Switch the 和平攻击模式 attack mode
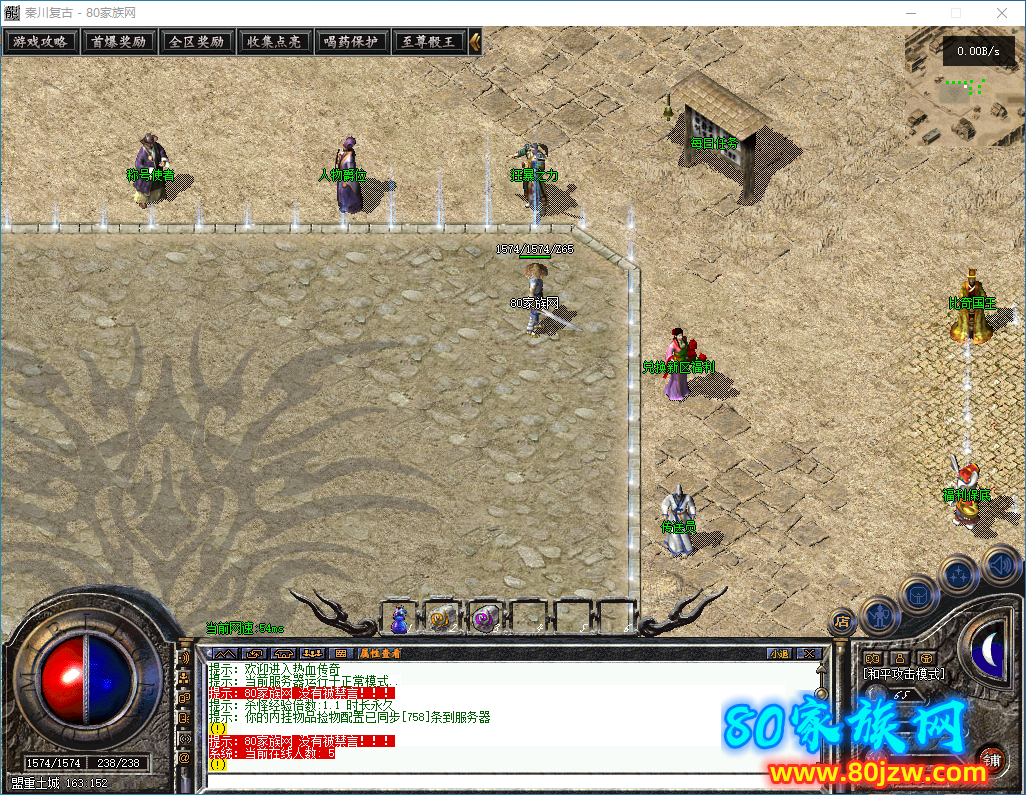Screen dimensions: 1026x795 (x=904, y=674)
